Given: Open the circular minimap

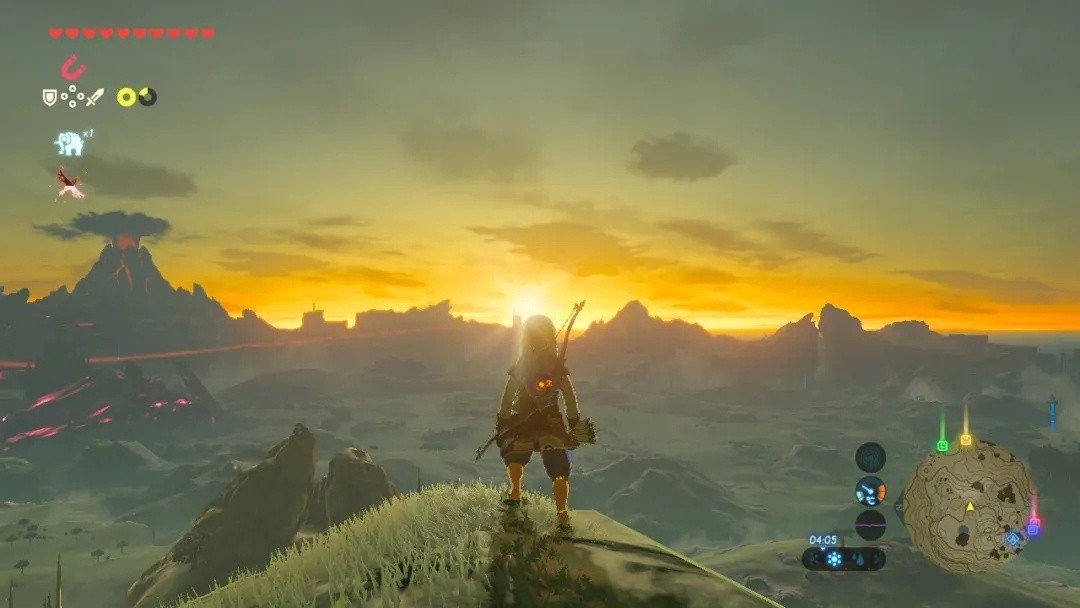Looking at the screenshot, I should click(968, 506).
